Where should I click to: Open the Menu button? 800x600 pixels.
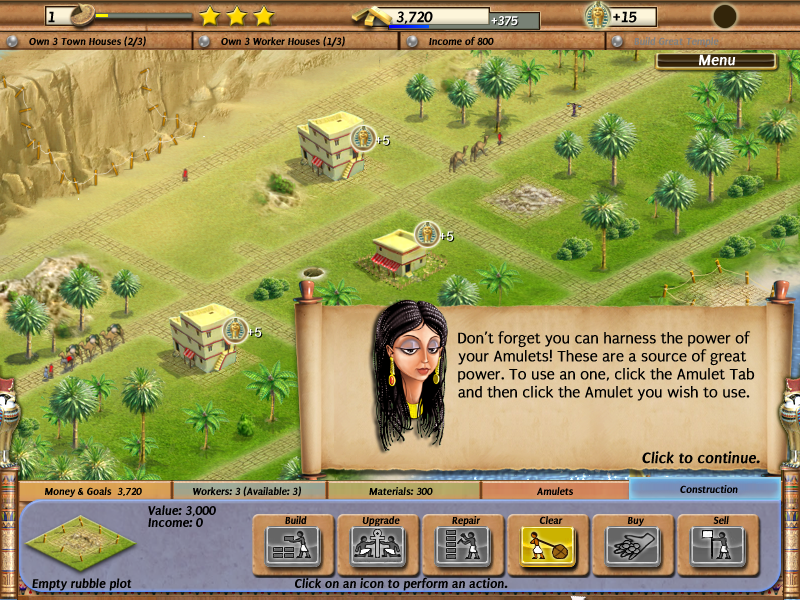(716, 61)
